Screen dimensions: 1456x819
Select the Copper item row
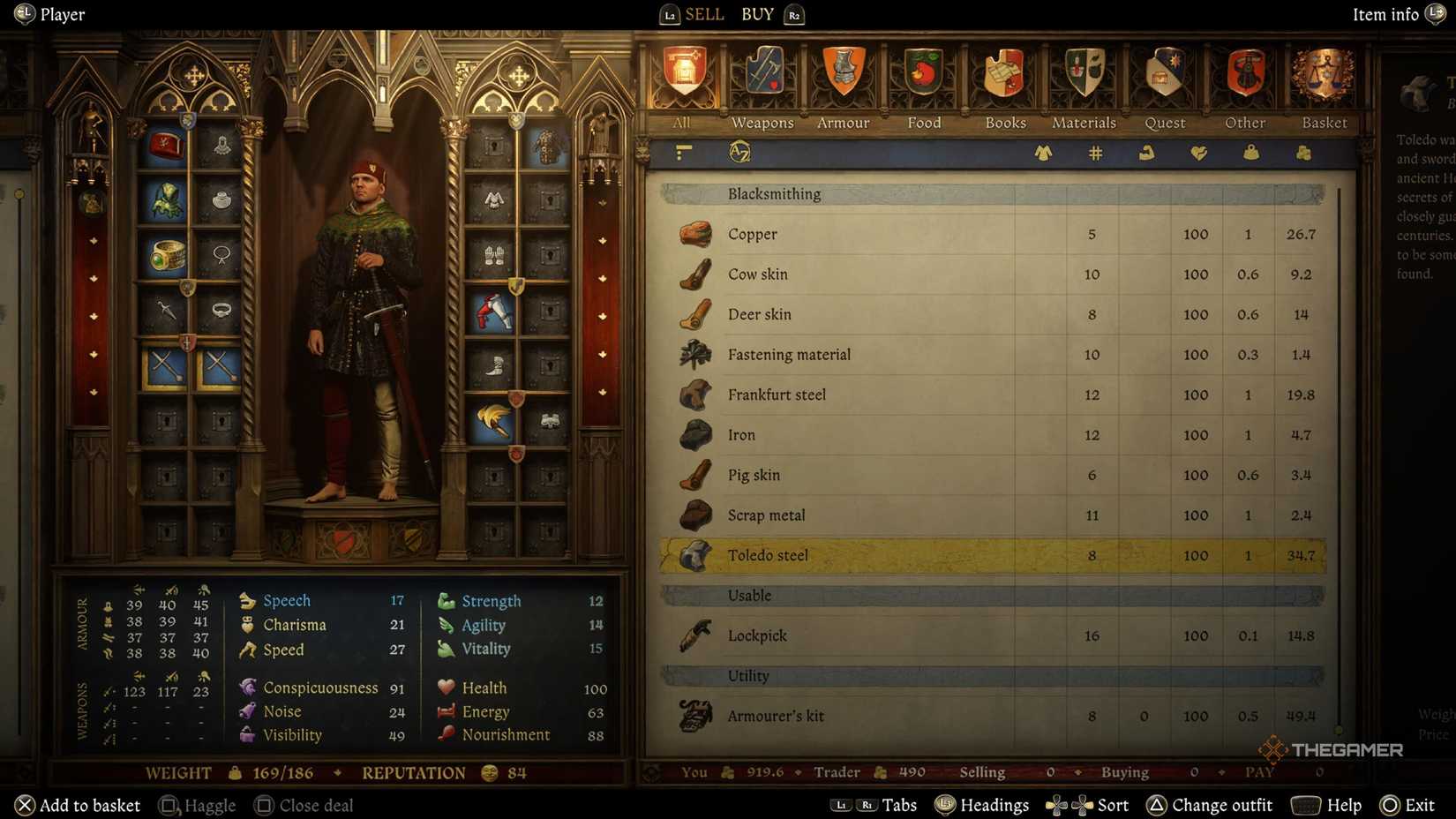[882, 234]
